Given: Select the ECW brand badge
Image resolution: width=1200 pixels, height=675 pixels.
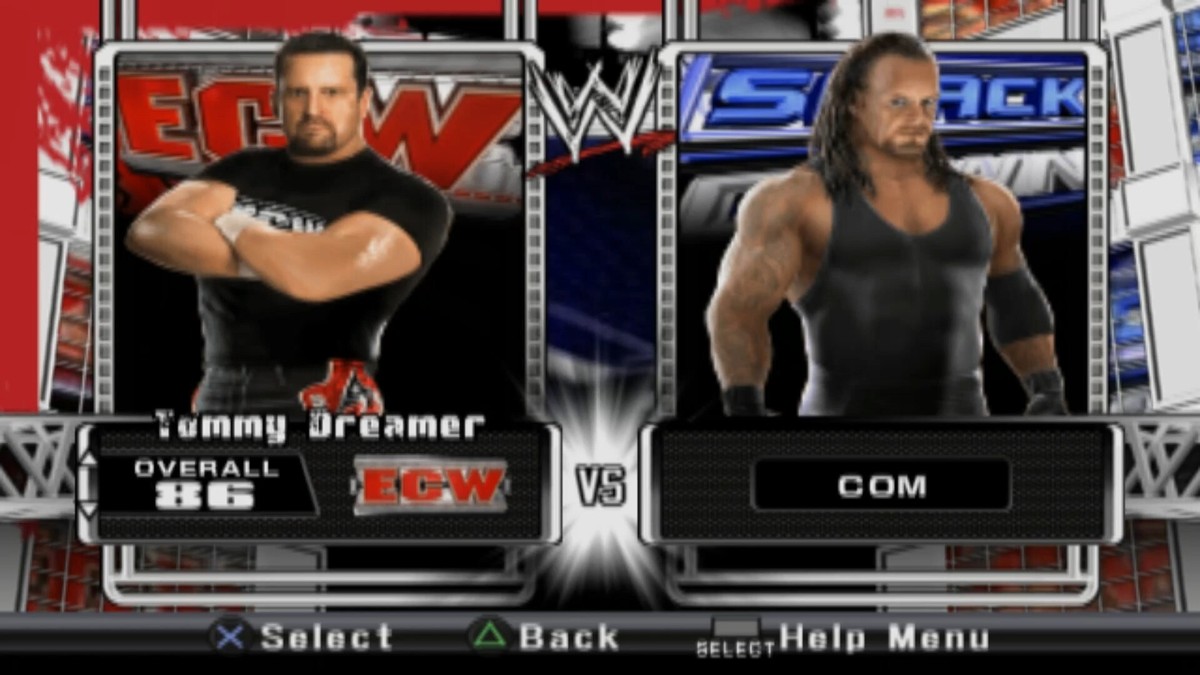Looking at the screenshot, I should coord(431,485).
